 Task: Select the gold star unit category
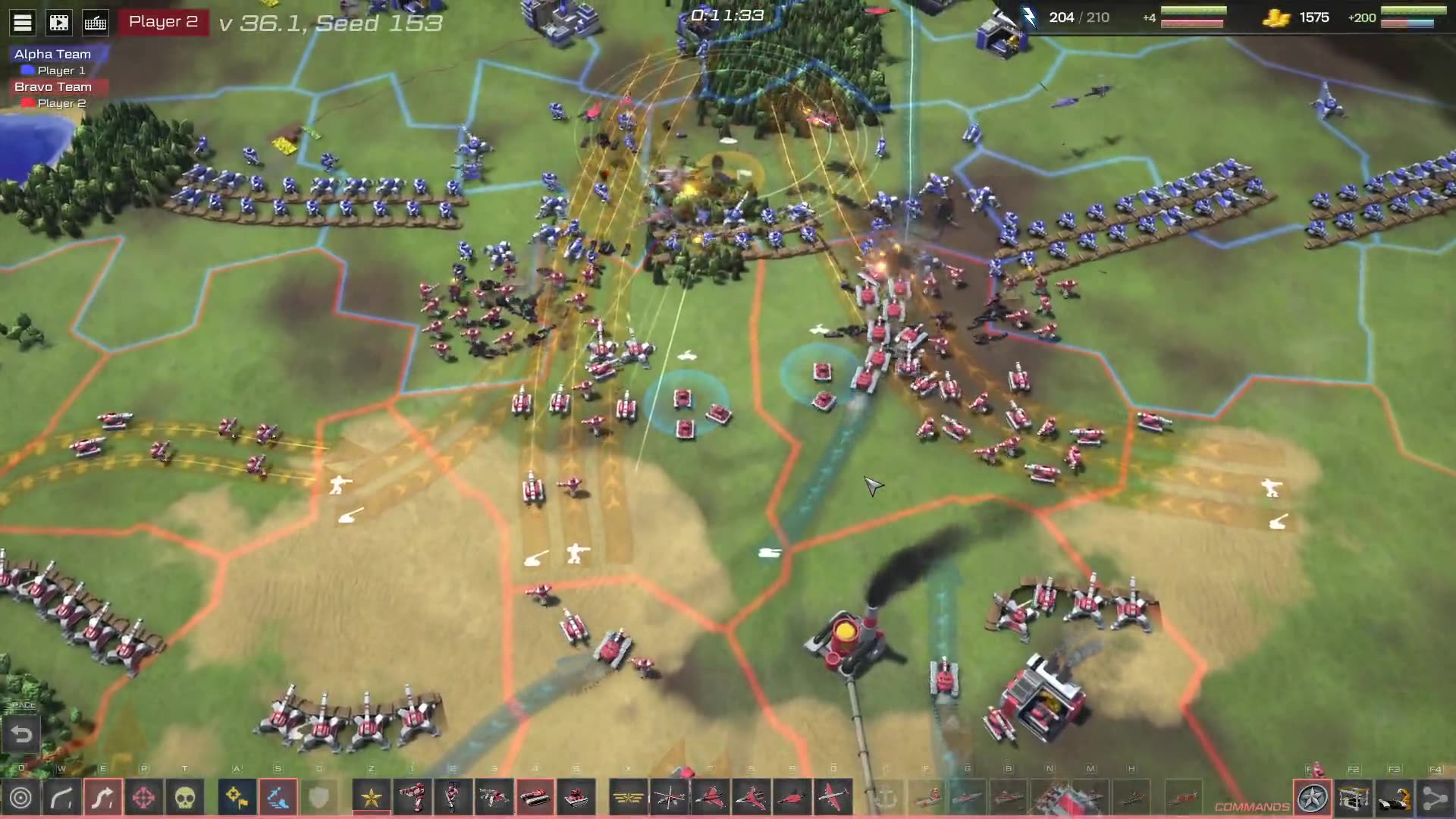click(372, 798)
